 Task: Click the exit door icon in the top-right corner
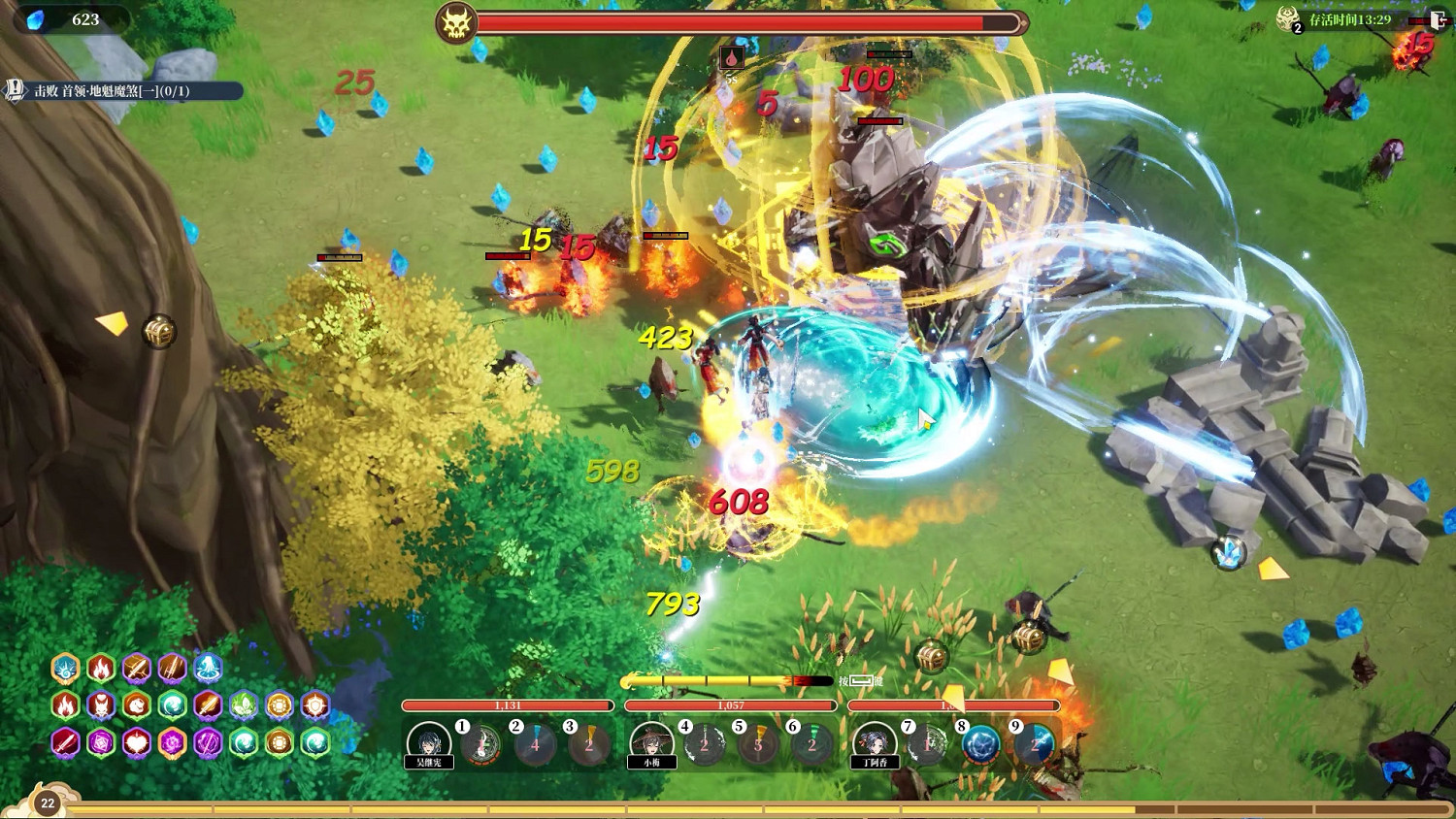(x=1439, y=17)
